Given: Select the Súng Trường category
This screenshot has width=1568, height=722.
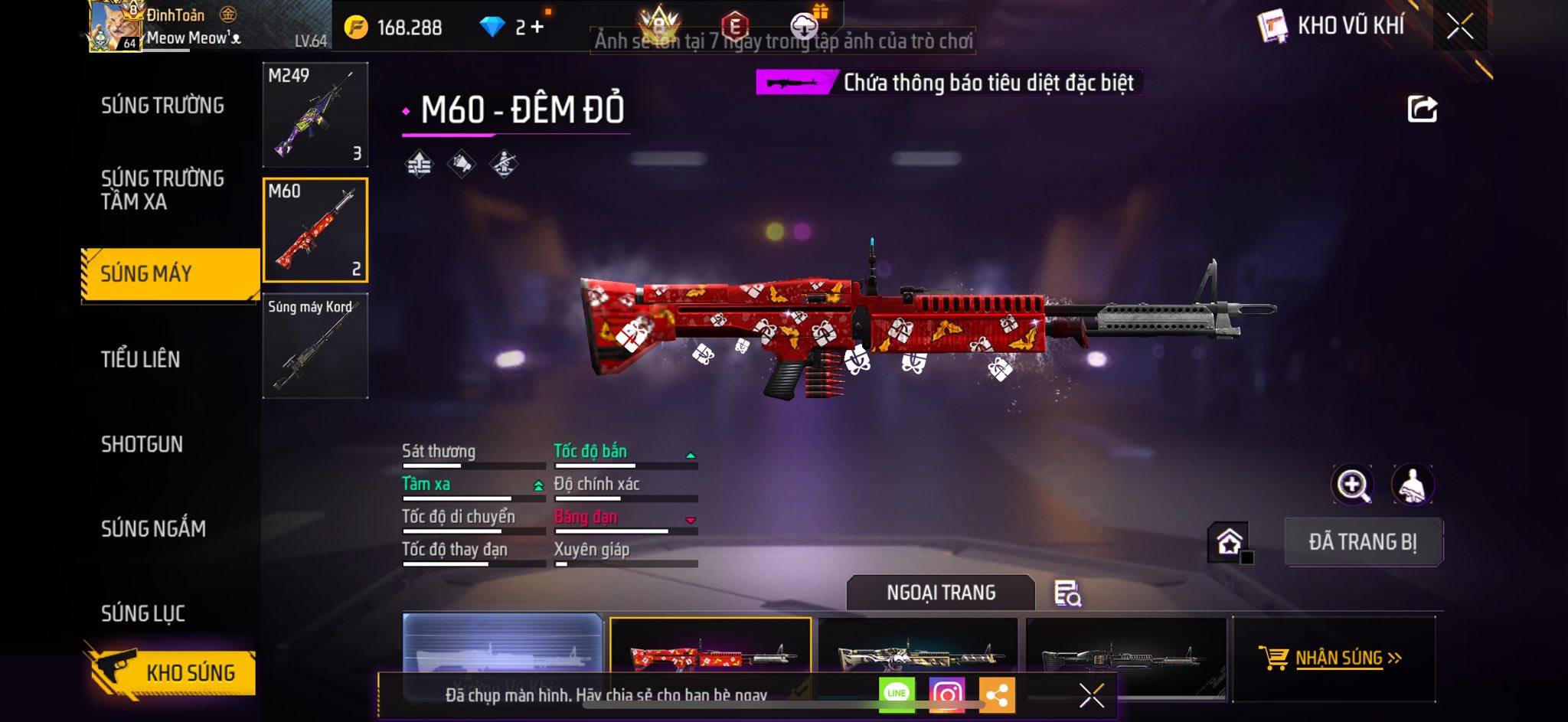Looking at the screenshot, I should coord(162,106).
